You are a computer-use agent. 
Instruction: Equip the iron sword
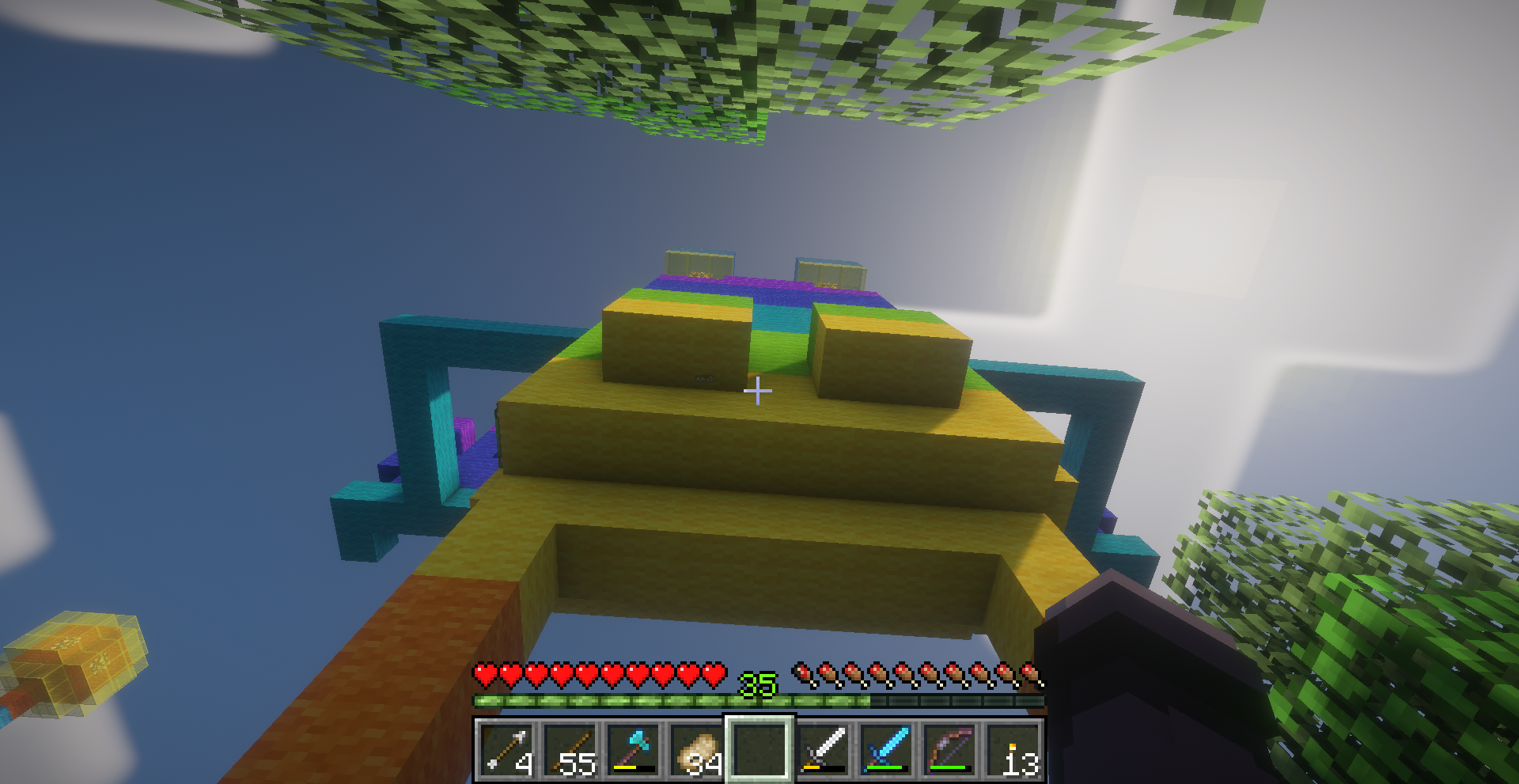(823, 749)
